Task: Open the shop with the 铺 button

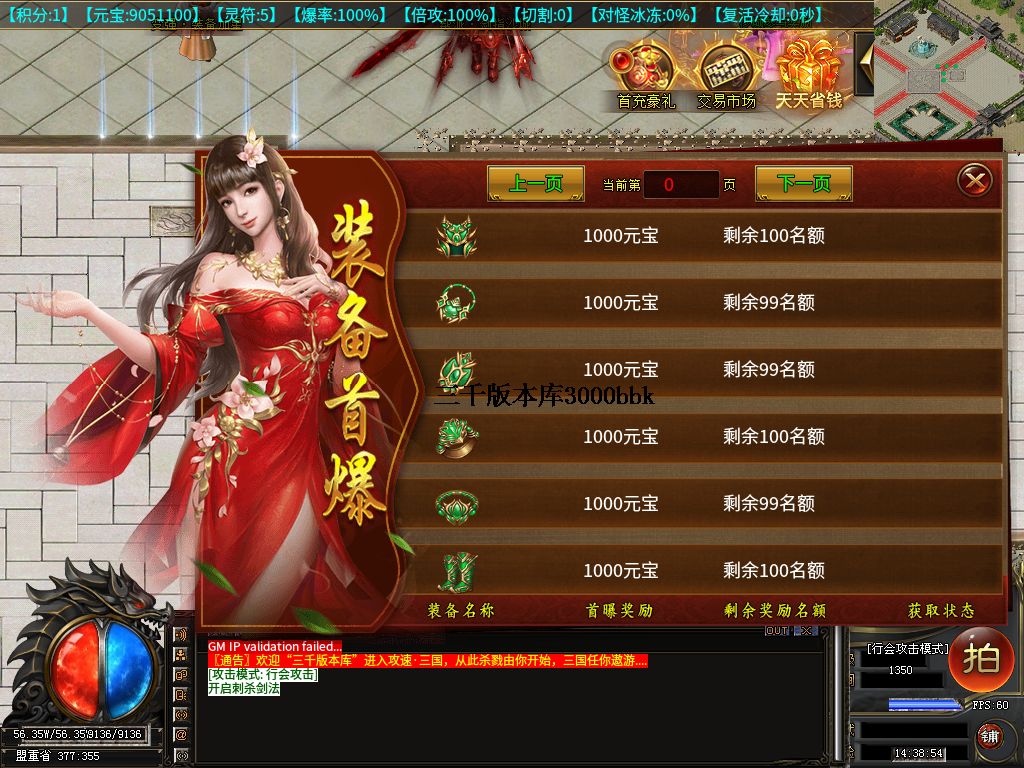Action: coord(989,737)
